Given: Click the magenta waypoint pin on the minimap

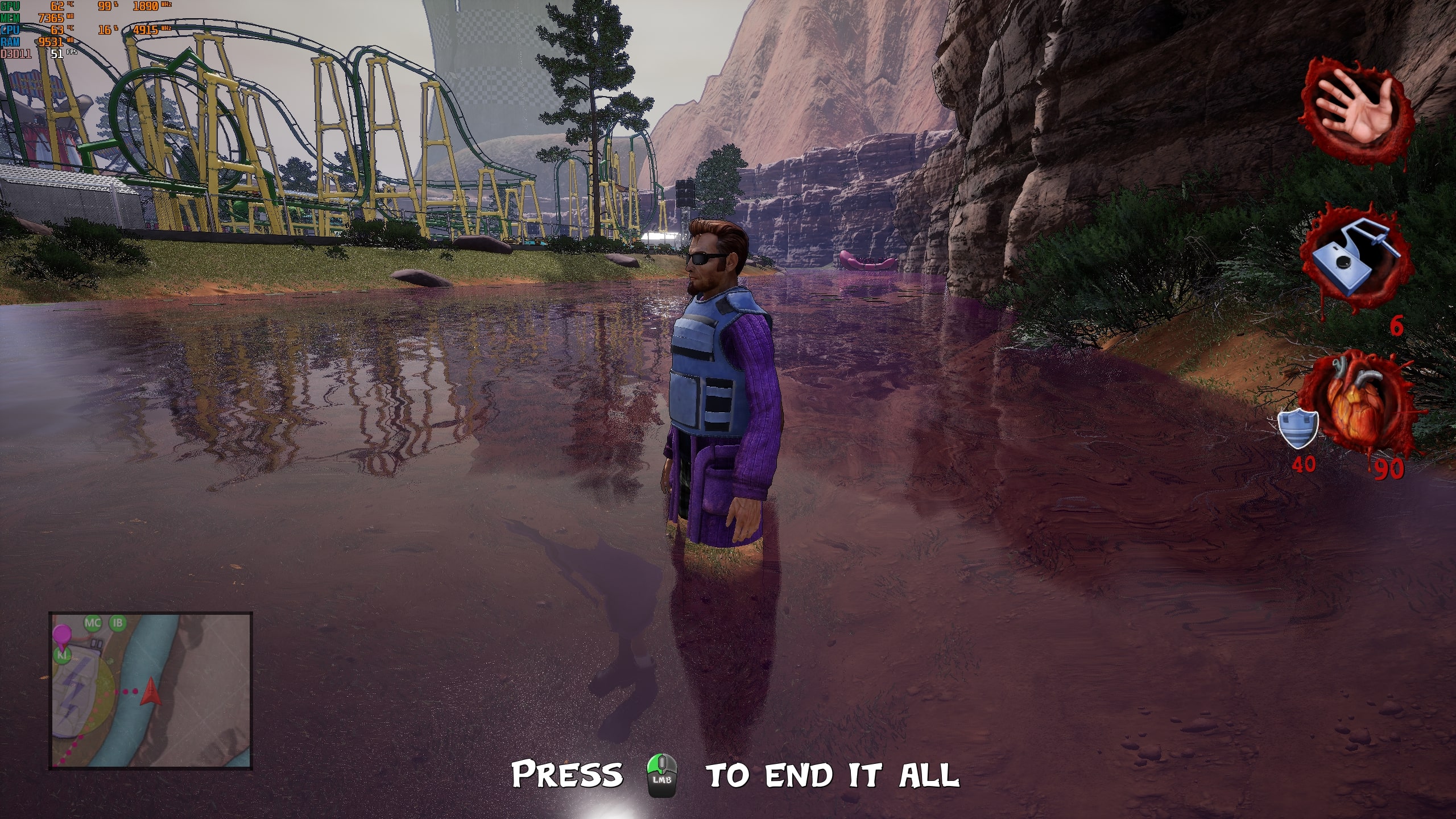Looking at the screenshot, I should point(61,634).
